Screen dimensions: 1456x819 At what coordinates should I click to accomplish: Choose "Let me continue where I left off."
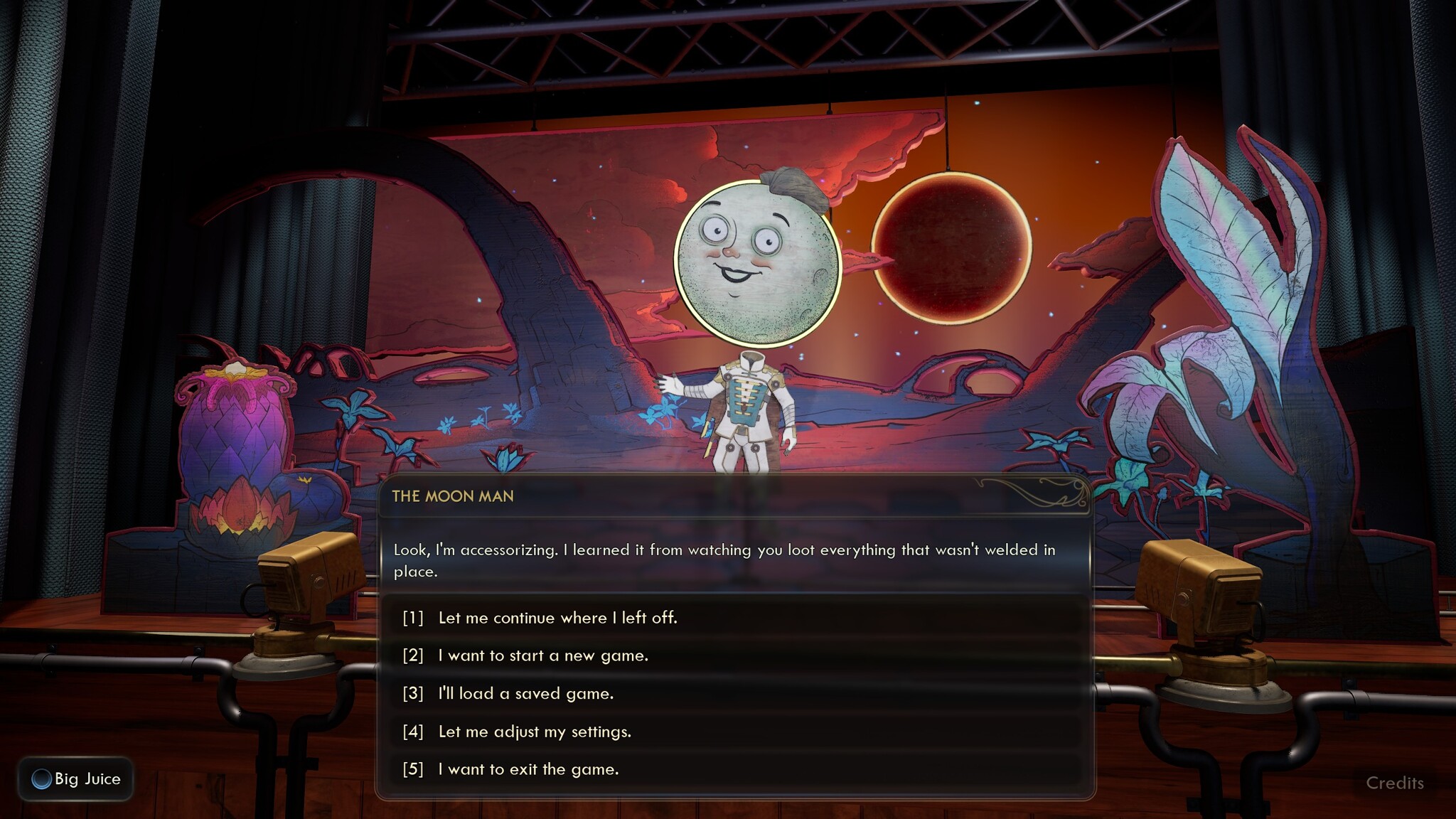pyautogui.click(x=557, y=618)
